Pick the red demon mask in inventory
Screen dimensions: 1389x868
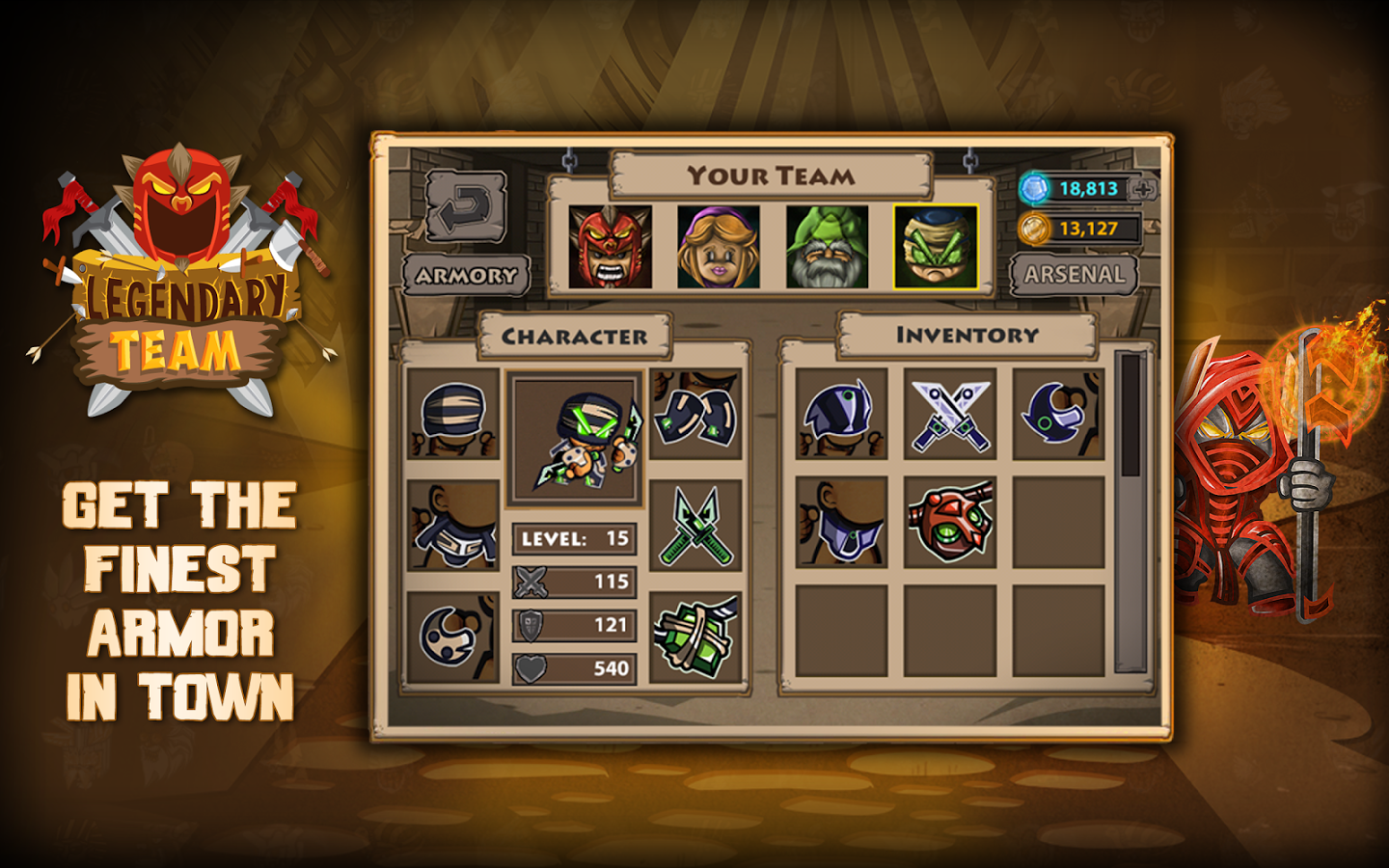pyautogui.click(x=950, y=523)
